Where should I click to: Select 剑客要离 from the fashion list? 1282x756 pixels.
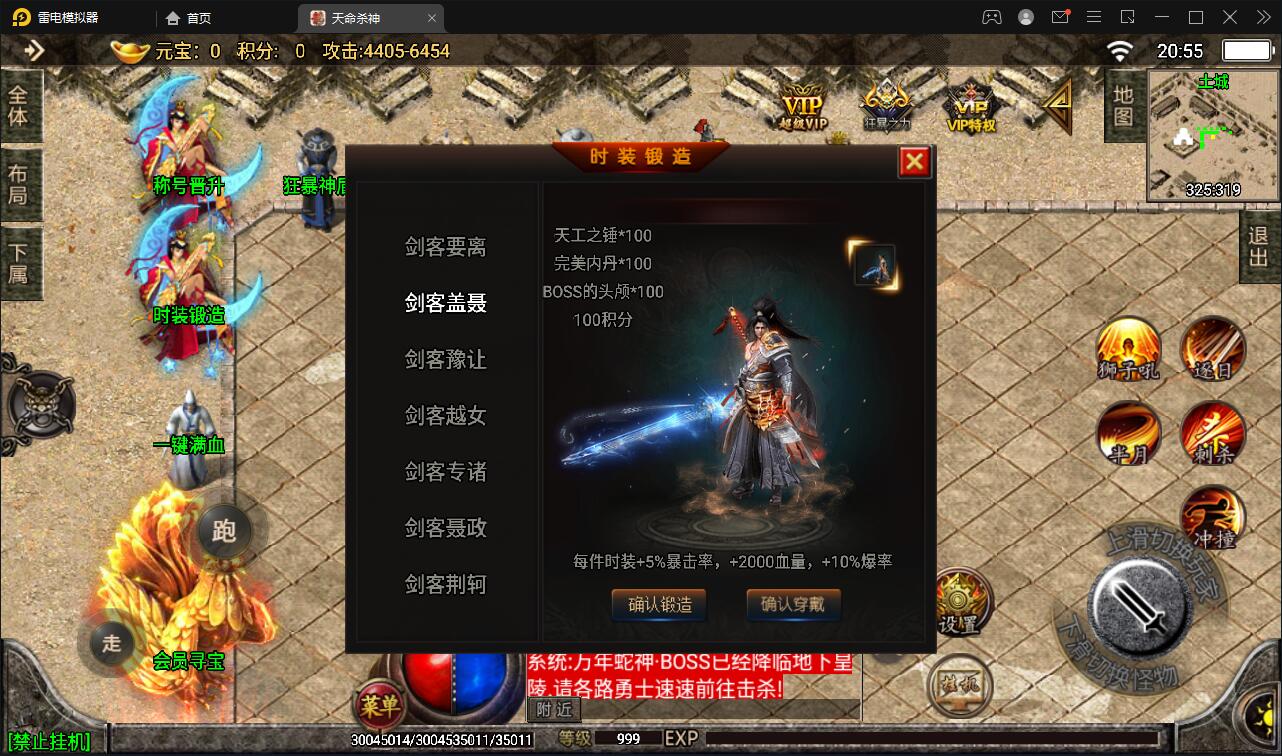click(444, 247)
